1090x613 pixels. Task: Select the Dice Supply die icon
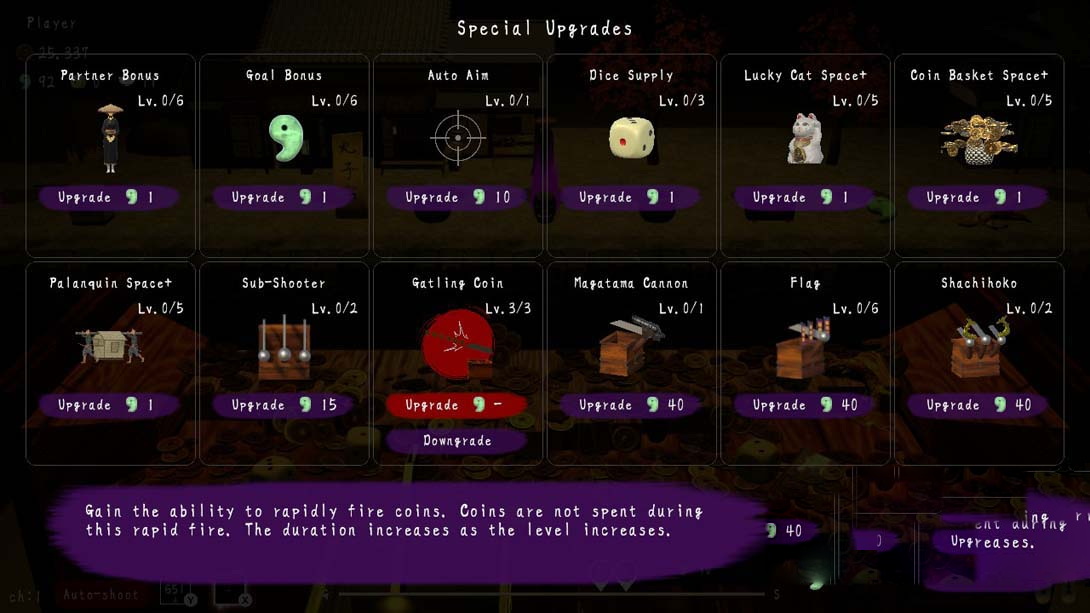632,138
